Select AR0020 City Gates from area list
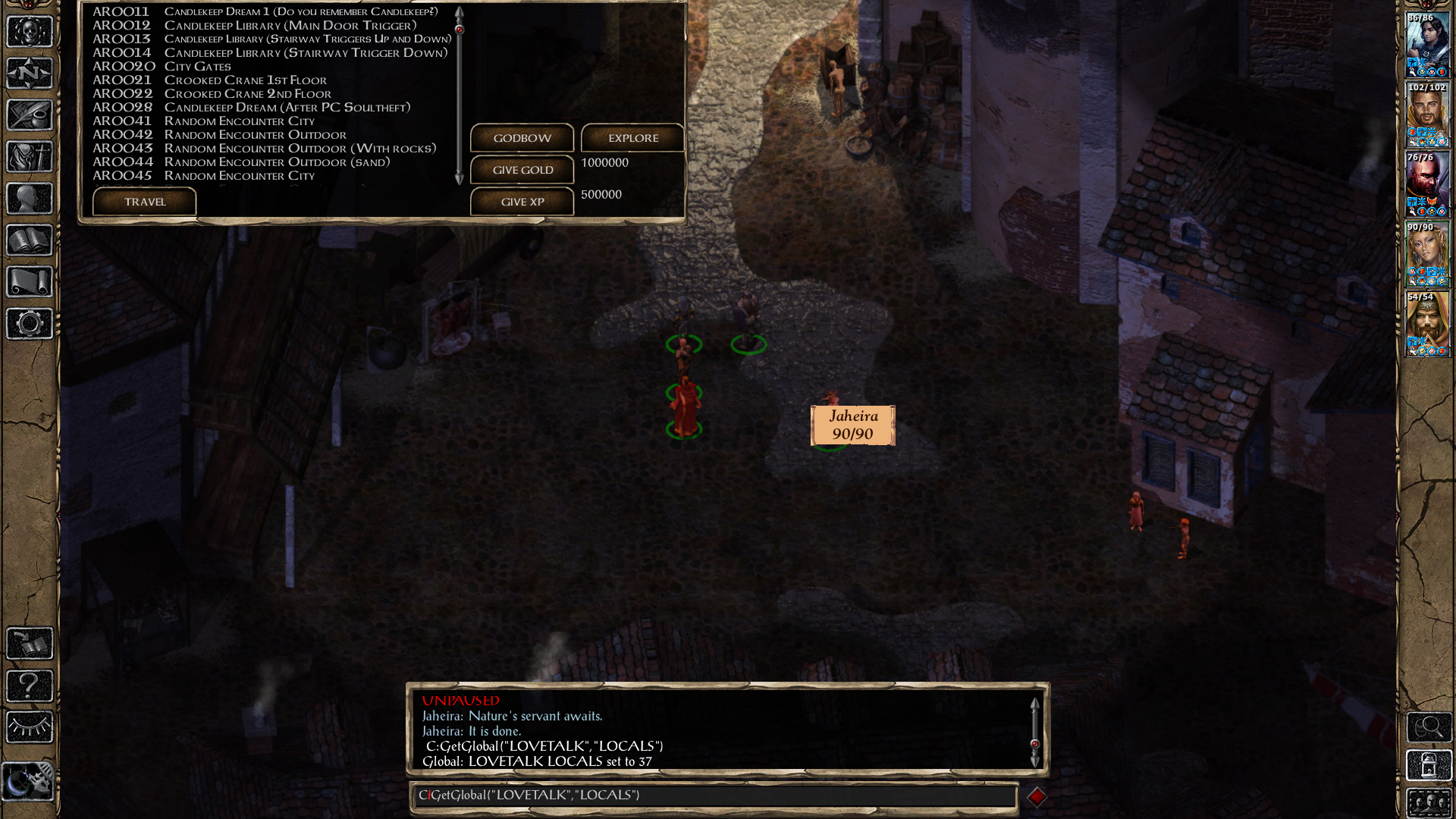Image resolution: width=1456 pixels, height=819 pixels. (x=197, y=67)
